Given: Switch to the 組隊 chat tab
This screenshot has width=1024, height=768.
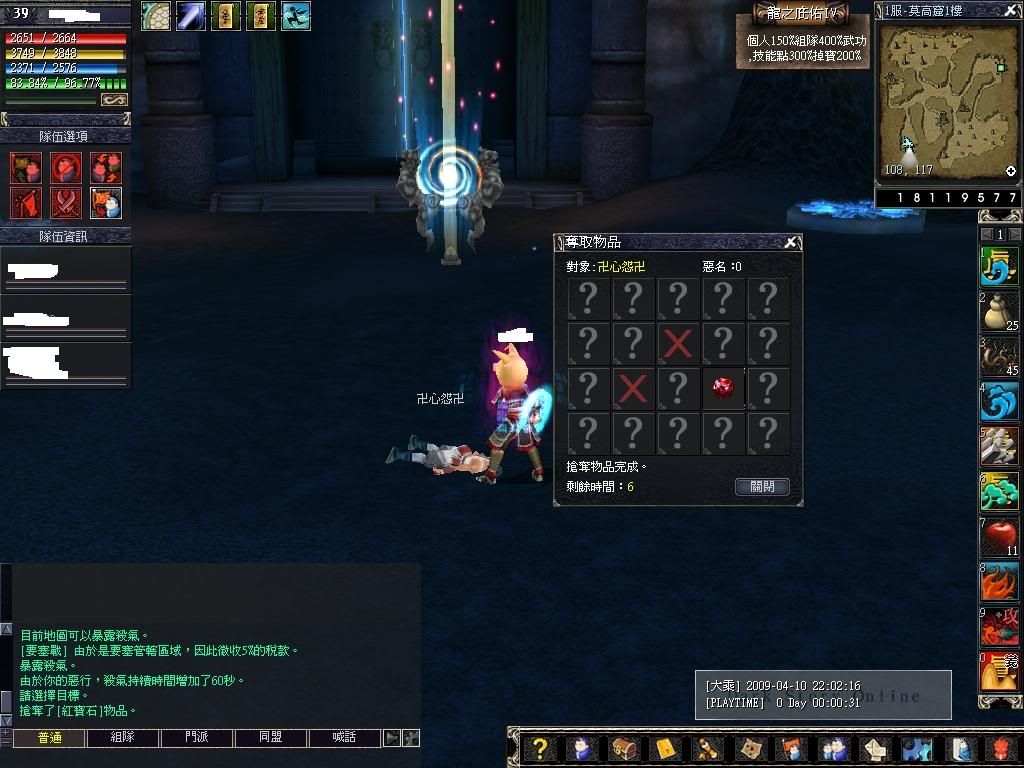Looking at the screenshot, I should click(122, 738).
